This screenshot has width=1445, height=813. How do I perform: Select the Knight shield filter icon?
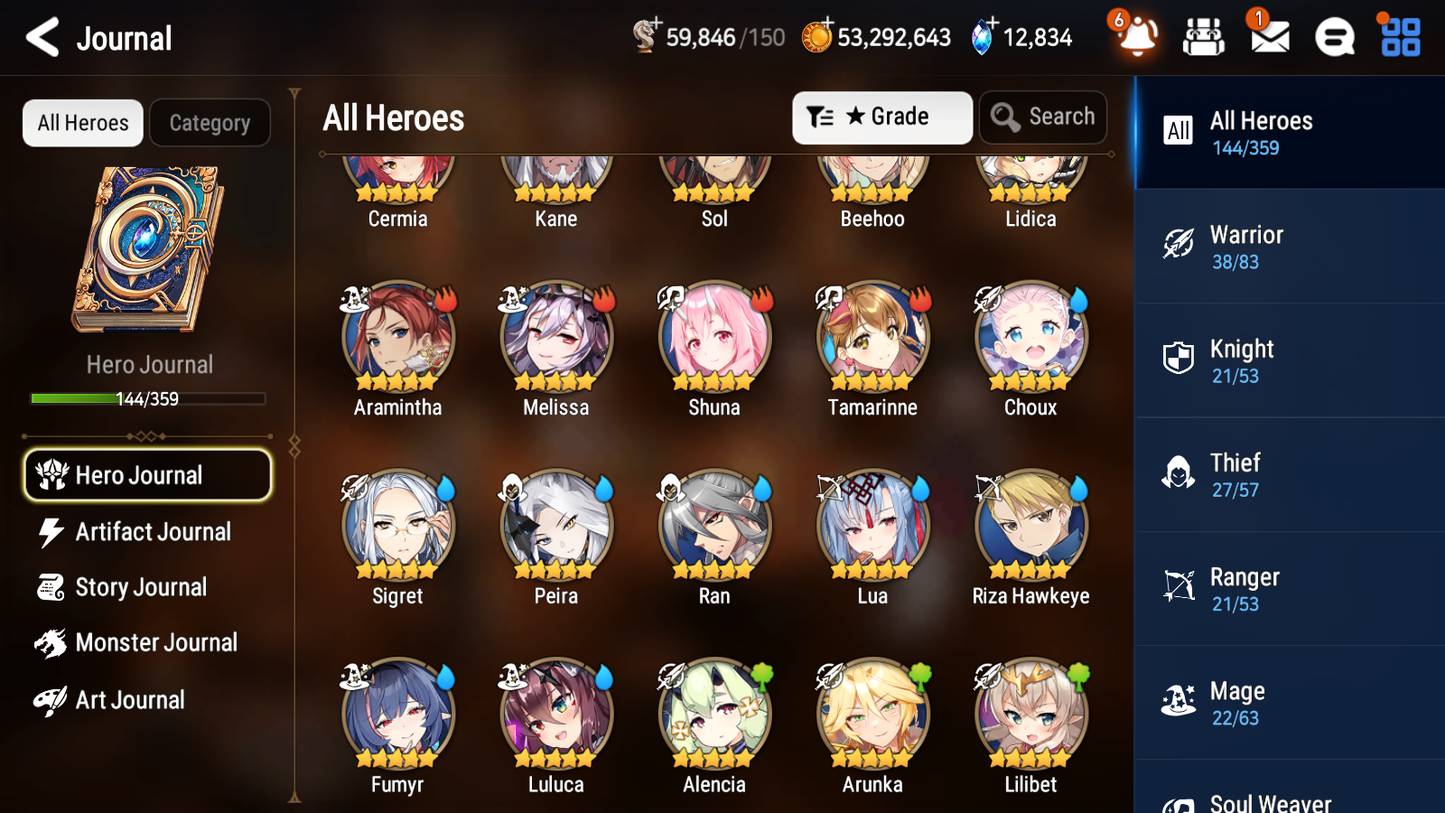click(x=1178, y=360)
